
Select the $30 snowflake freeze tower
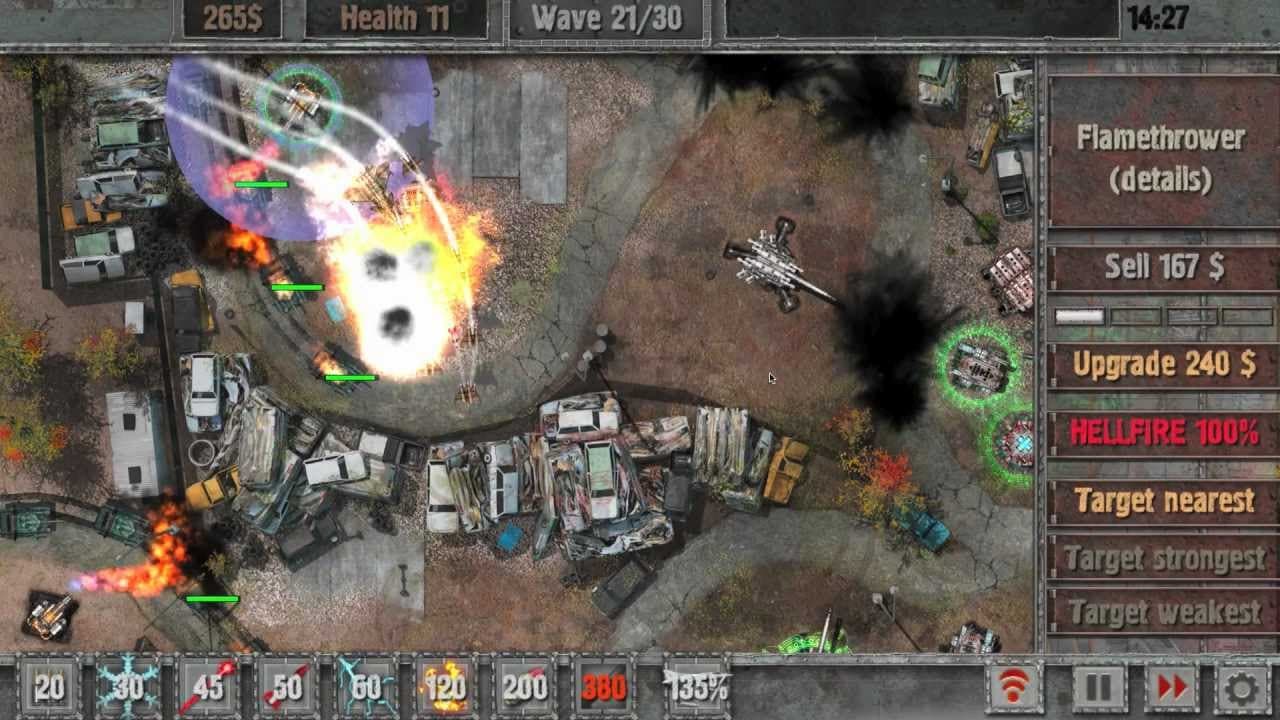point(126,687)
